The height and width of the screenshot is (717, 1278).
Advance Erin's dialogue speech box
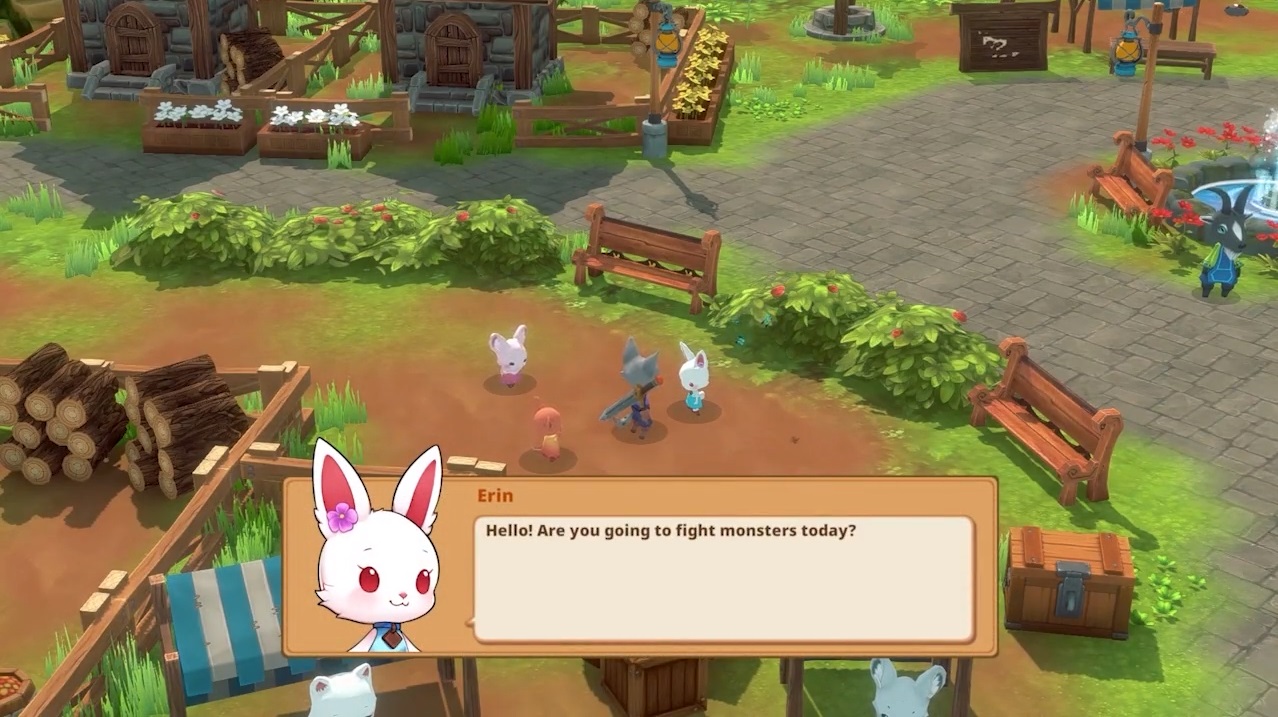pos(722,578)
